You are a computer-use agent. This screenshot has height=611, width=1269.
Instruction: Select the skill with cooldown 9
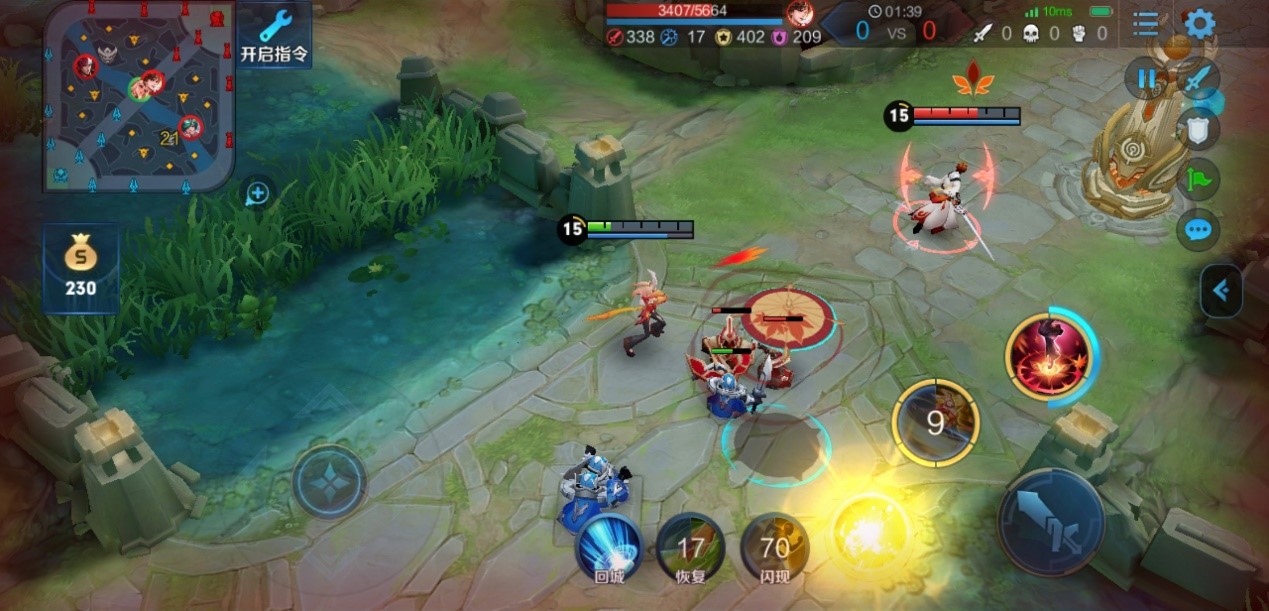pos(935,422)
